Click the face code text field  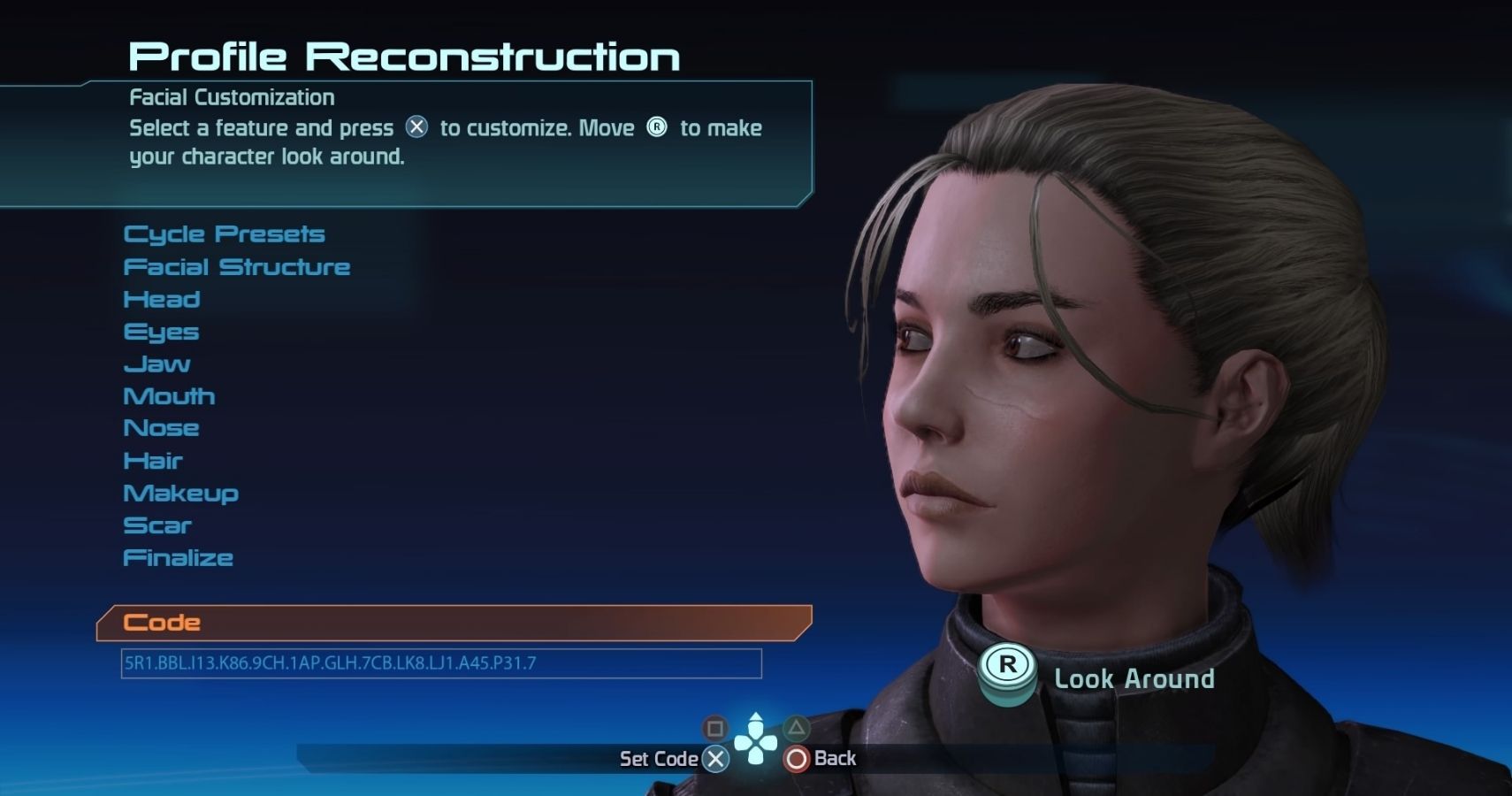(x=440, y=663)
